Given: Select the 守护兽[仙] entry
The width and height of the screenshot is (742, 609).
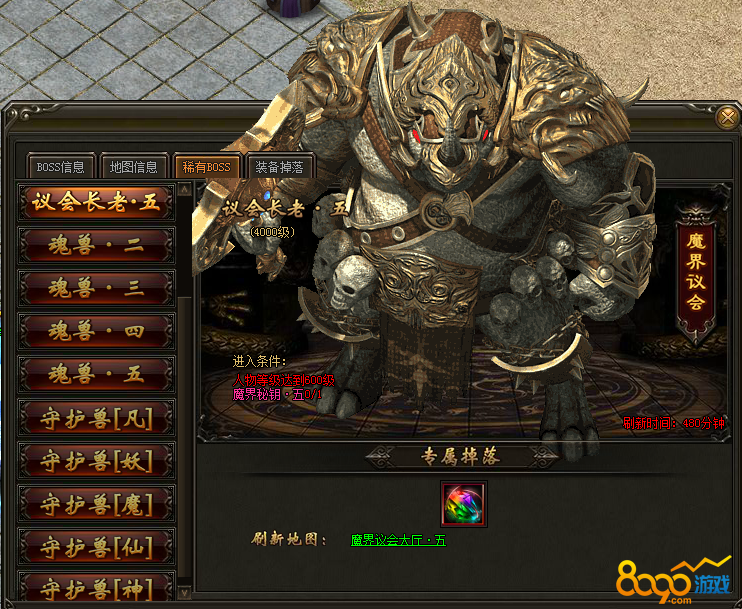Looking at the screenshot, I should pos(96,547).
